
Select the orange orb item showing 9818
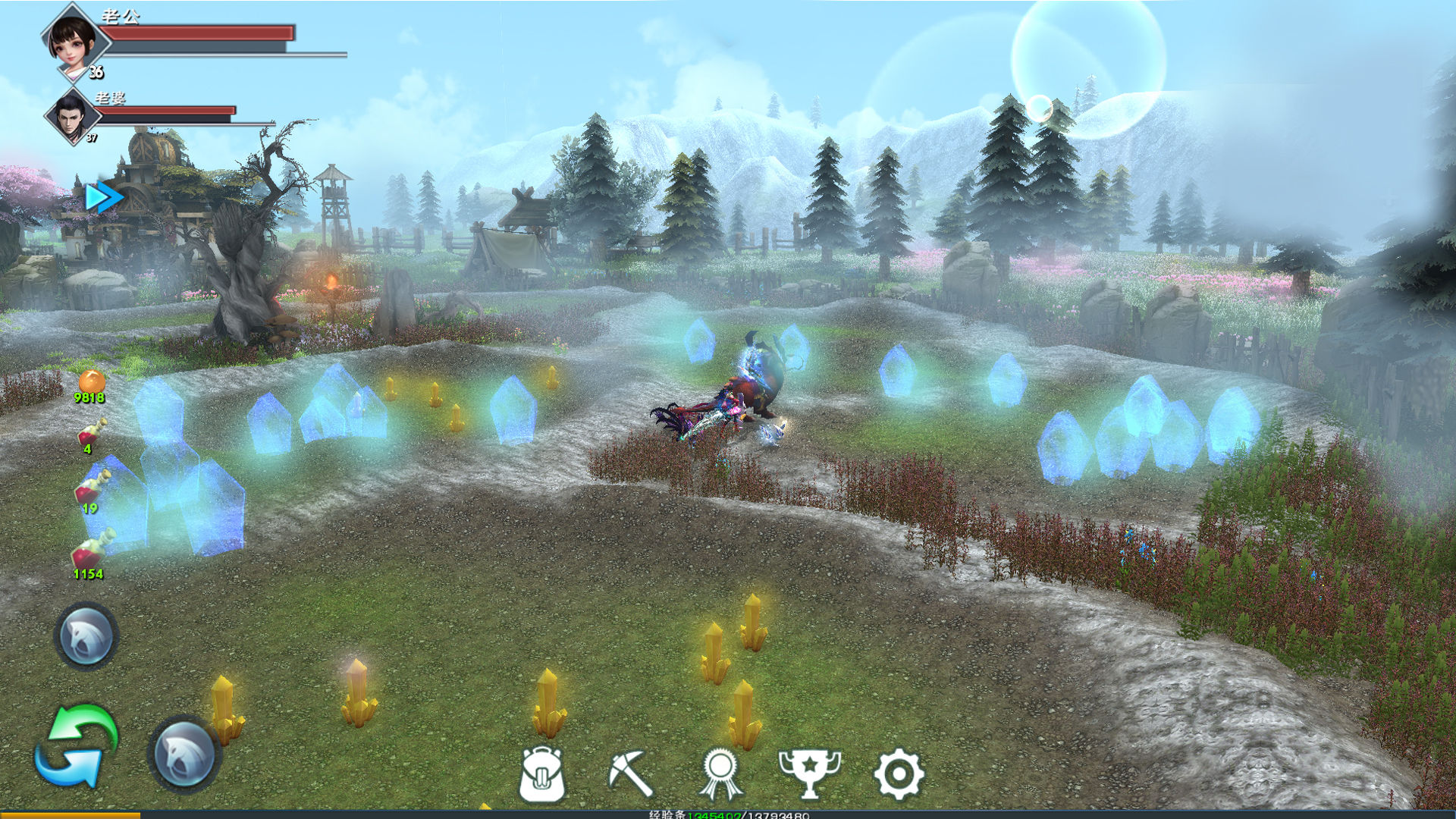91,381
